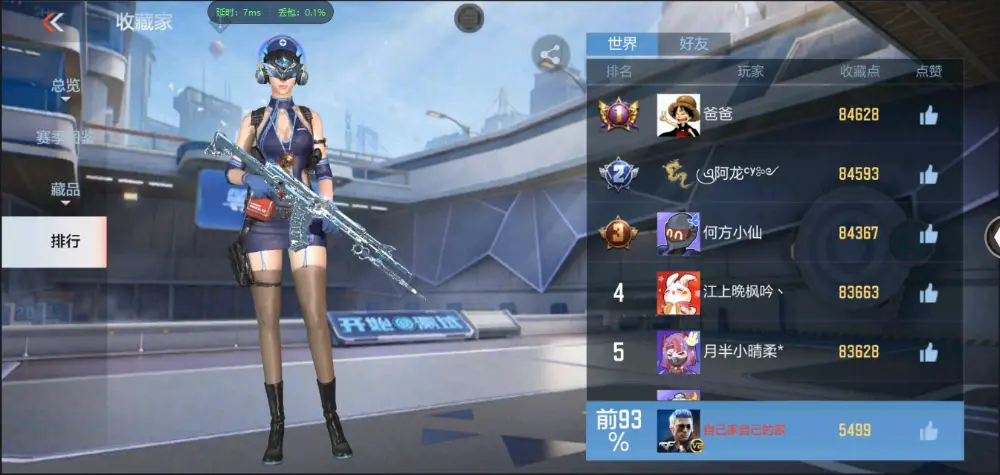Switch to the 世界 leaderboard tab

622,44
